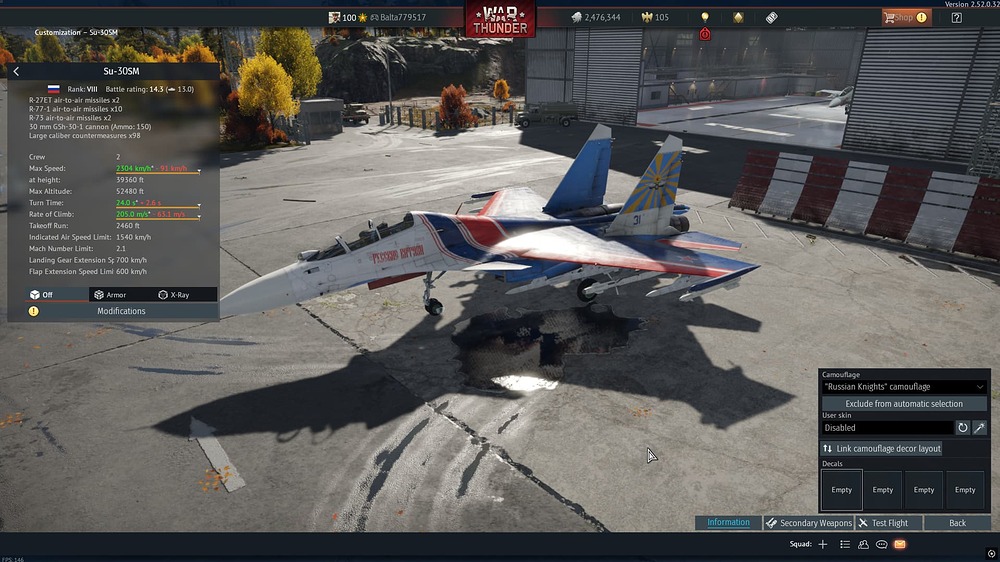
Task: Go Back from customization
Action: click(x=957, y=523)
